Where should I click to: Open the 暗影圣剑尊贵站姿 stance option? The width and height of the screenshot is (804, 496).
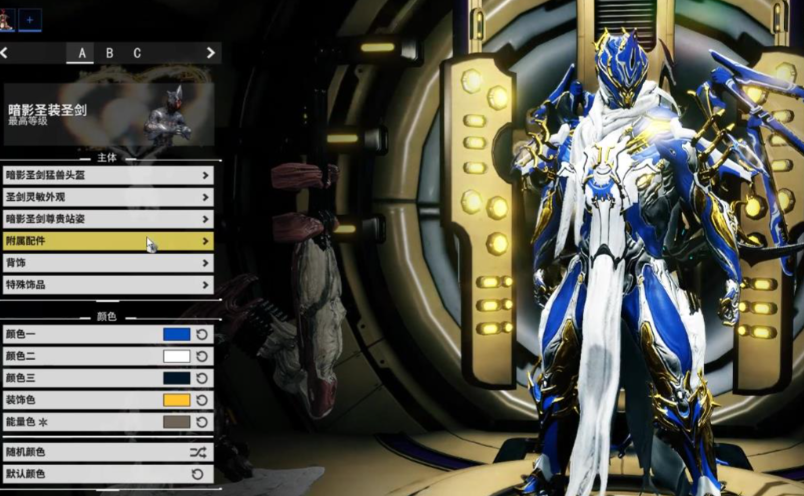[107, 219]
